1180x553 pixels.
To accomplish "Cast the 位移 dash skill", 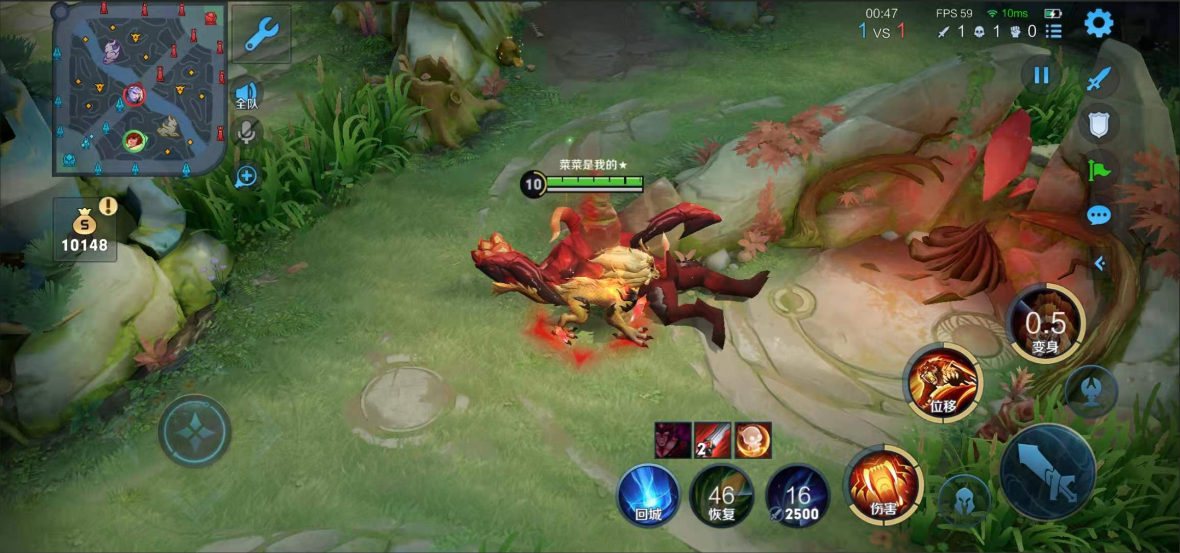I will click(943, 381).
